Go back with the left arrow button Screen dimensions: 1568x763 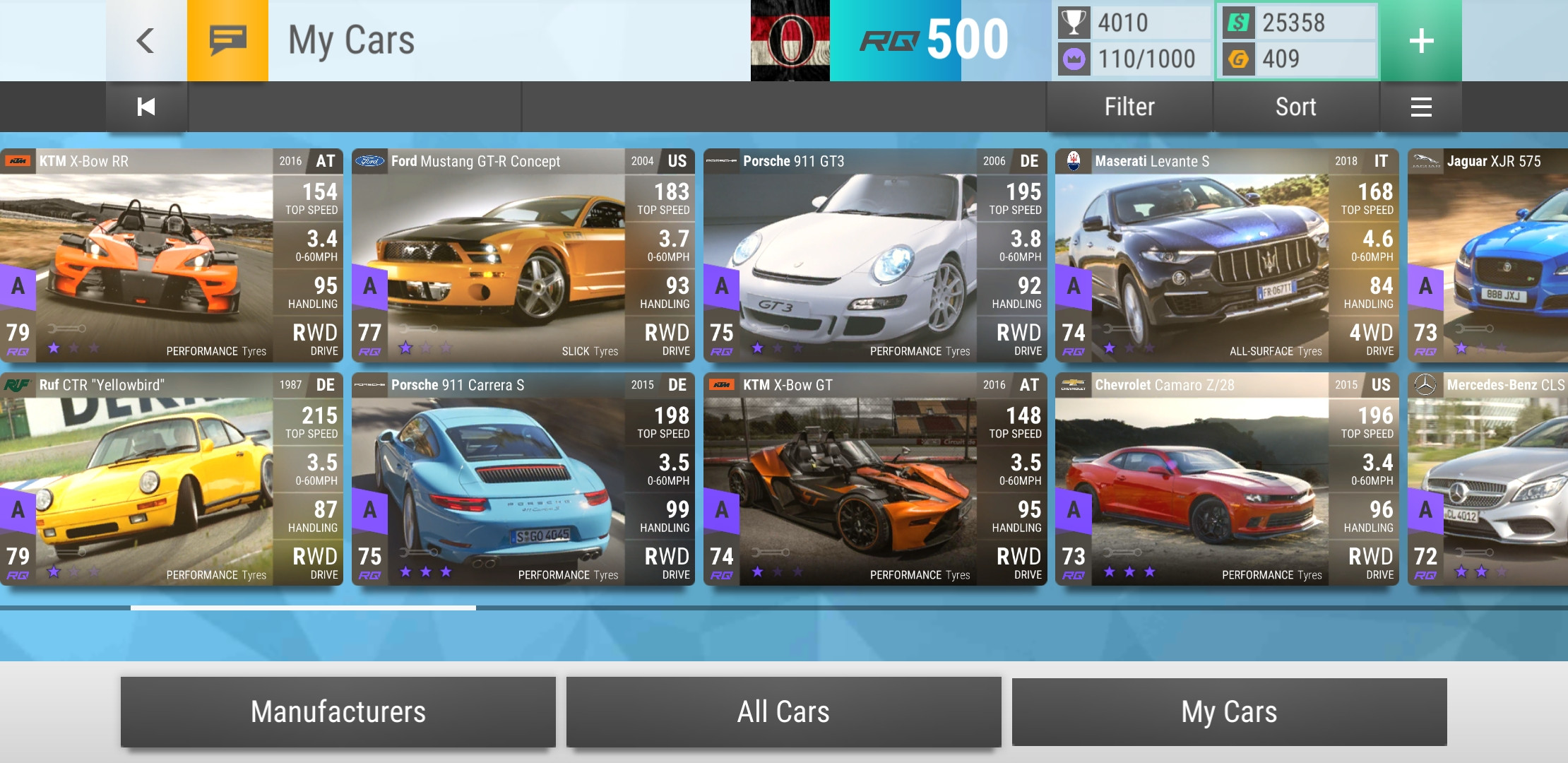click(145, 40)
